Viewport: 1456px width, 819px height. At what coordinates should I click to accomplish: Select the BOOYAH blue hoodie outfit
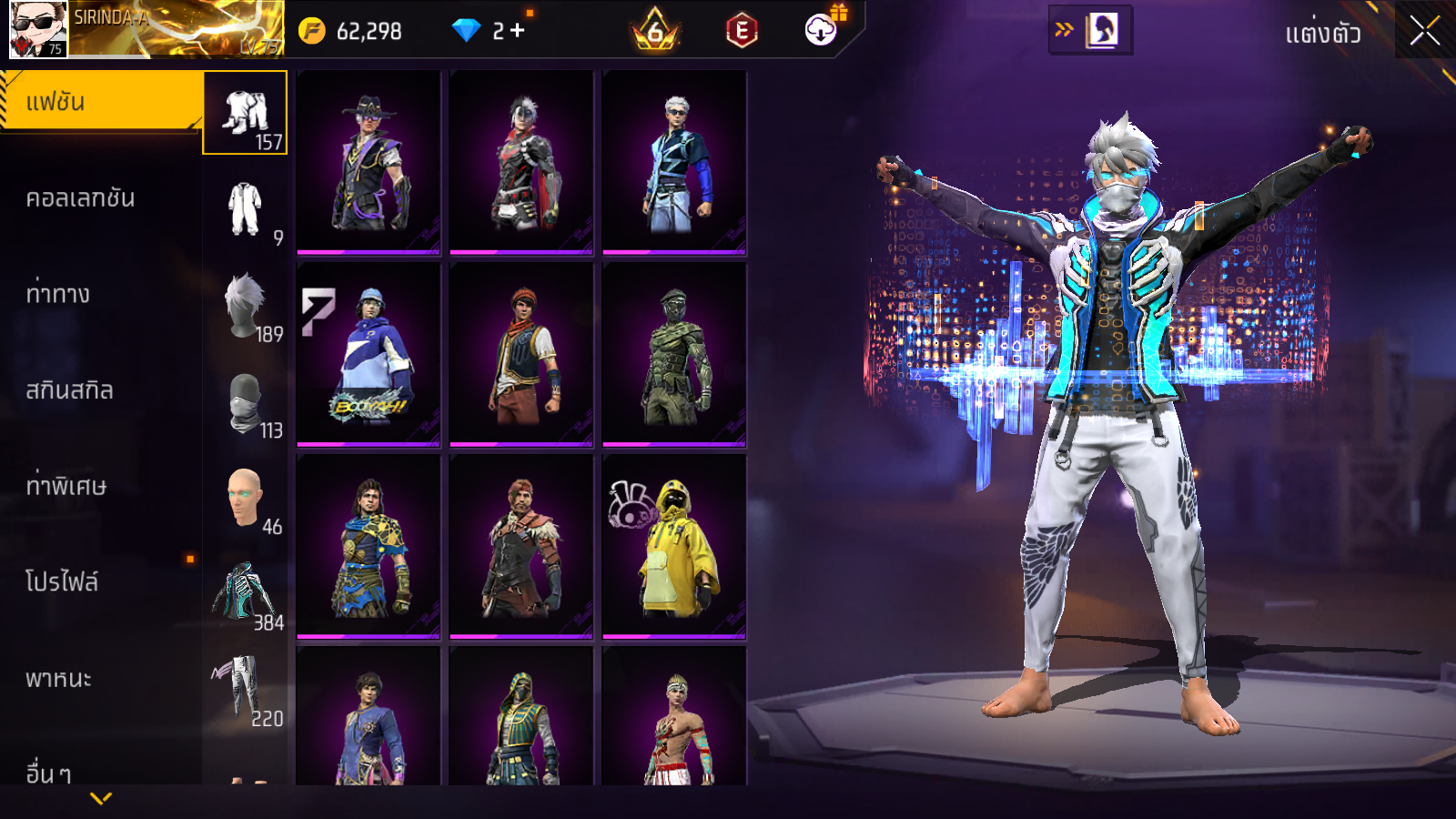click(369, 355)
